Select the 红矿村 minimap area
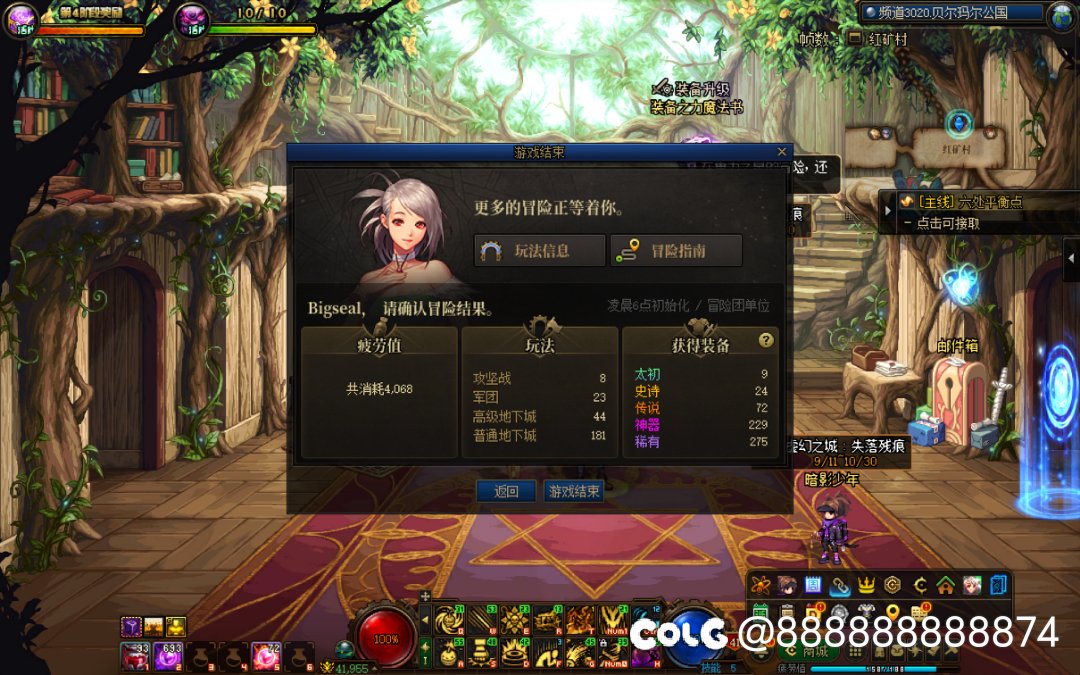This screenshot has width=1080, height=675. tap(957, 149)
